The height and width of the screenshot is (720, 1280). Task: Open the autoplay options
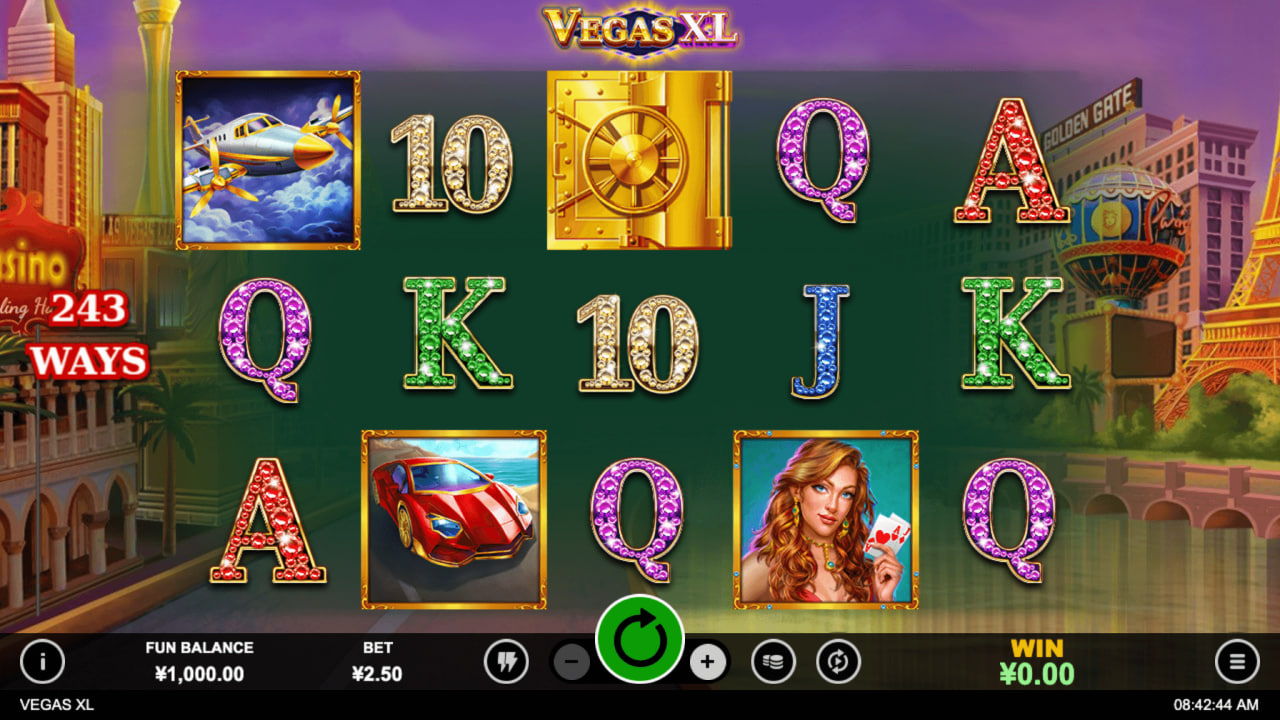tap(837, 662)
